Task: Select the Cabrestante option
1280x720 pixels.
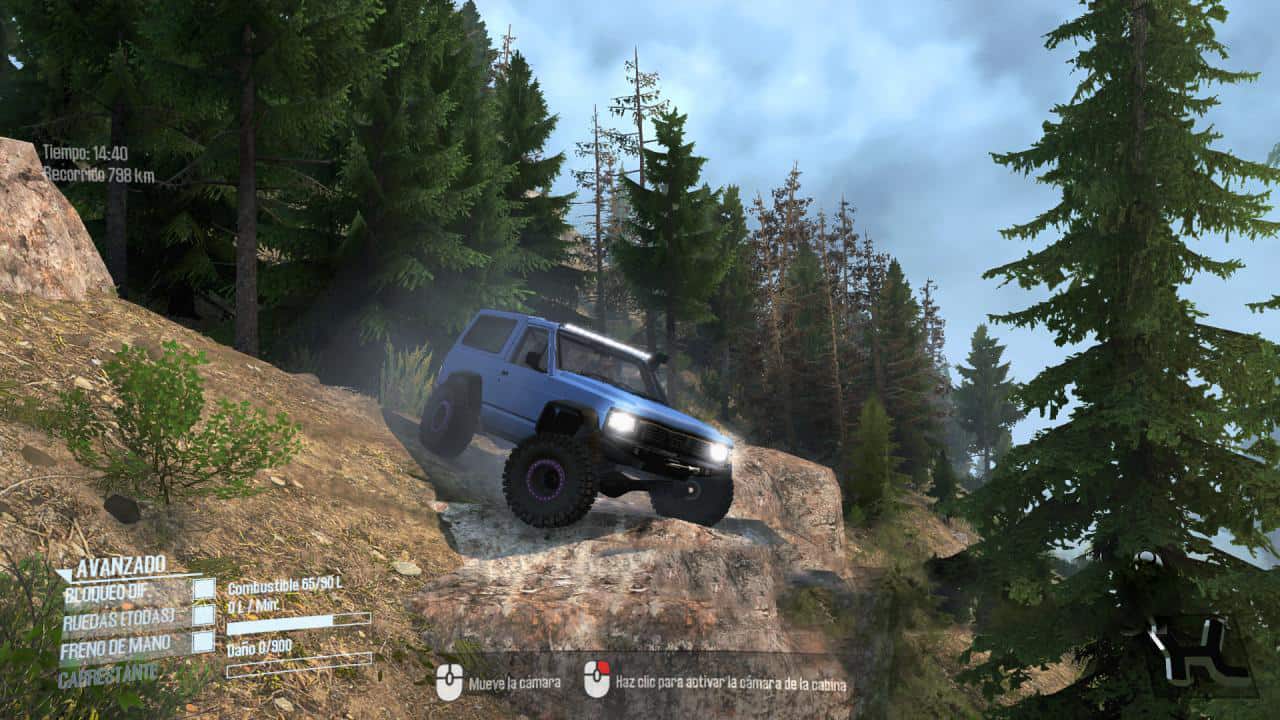Action: coord(108,675)
